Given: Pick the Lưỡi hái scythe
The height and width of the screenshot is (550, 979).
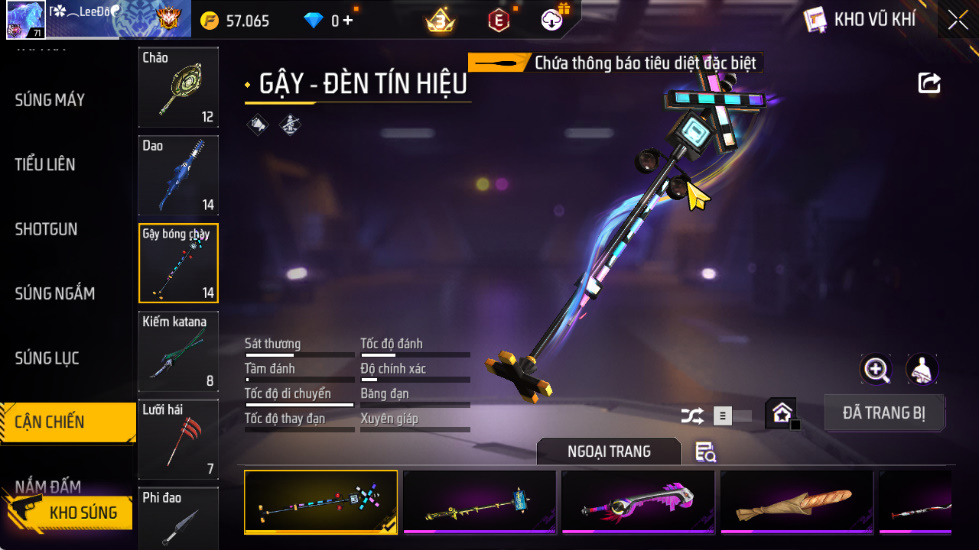Looking at the screenshot, I should click(178, 439).
